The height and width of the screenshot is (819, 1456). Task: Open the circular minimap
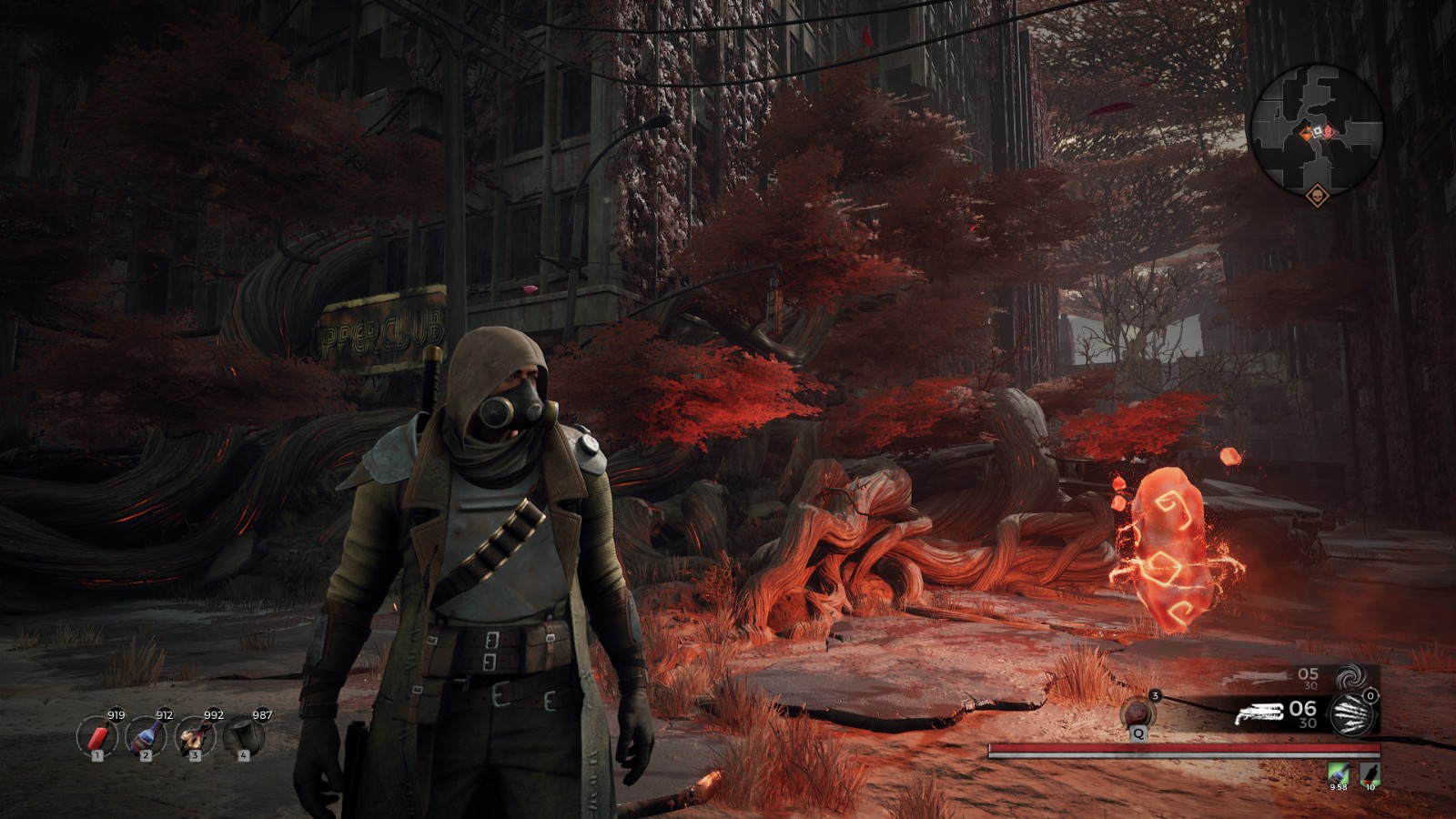point(1316,129)
